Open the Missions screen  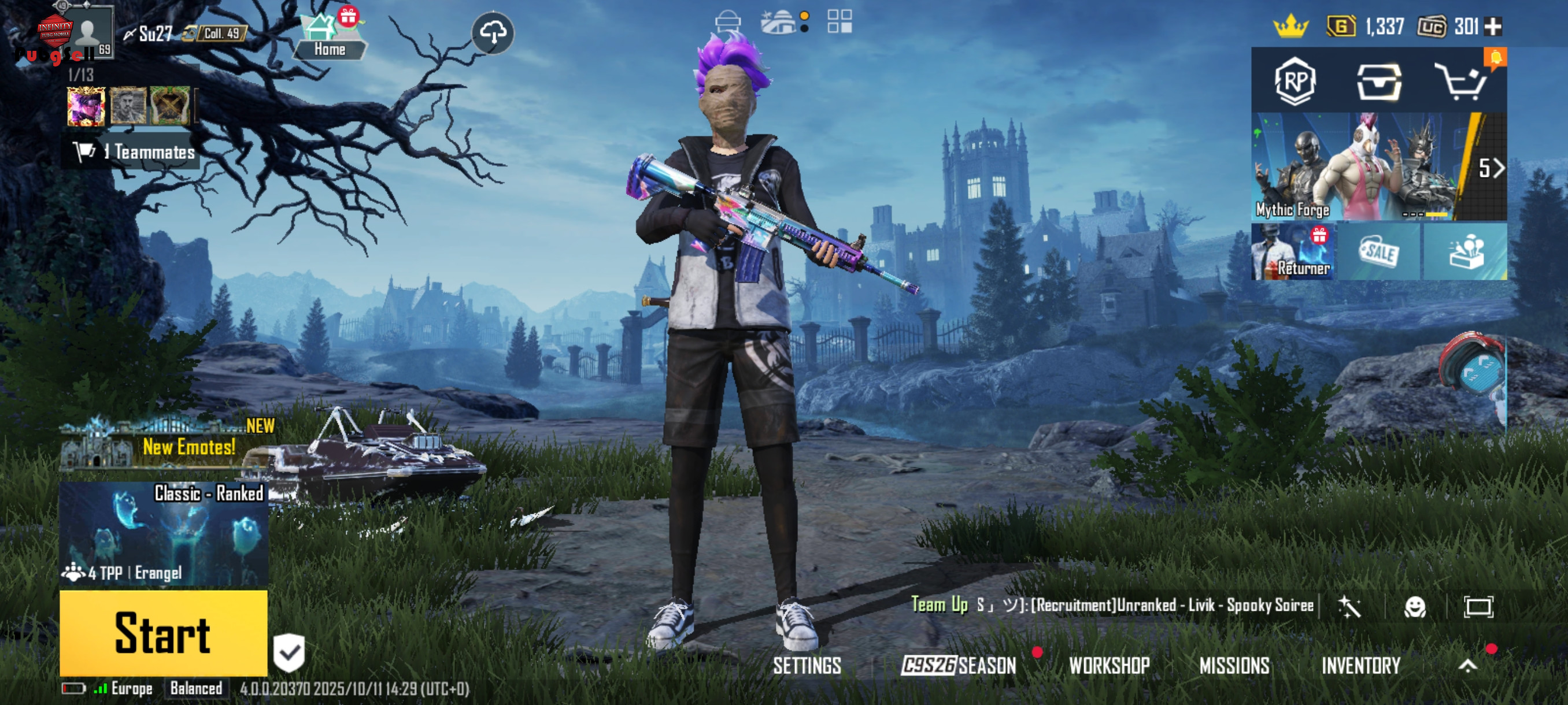point(1234,666)
